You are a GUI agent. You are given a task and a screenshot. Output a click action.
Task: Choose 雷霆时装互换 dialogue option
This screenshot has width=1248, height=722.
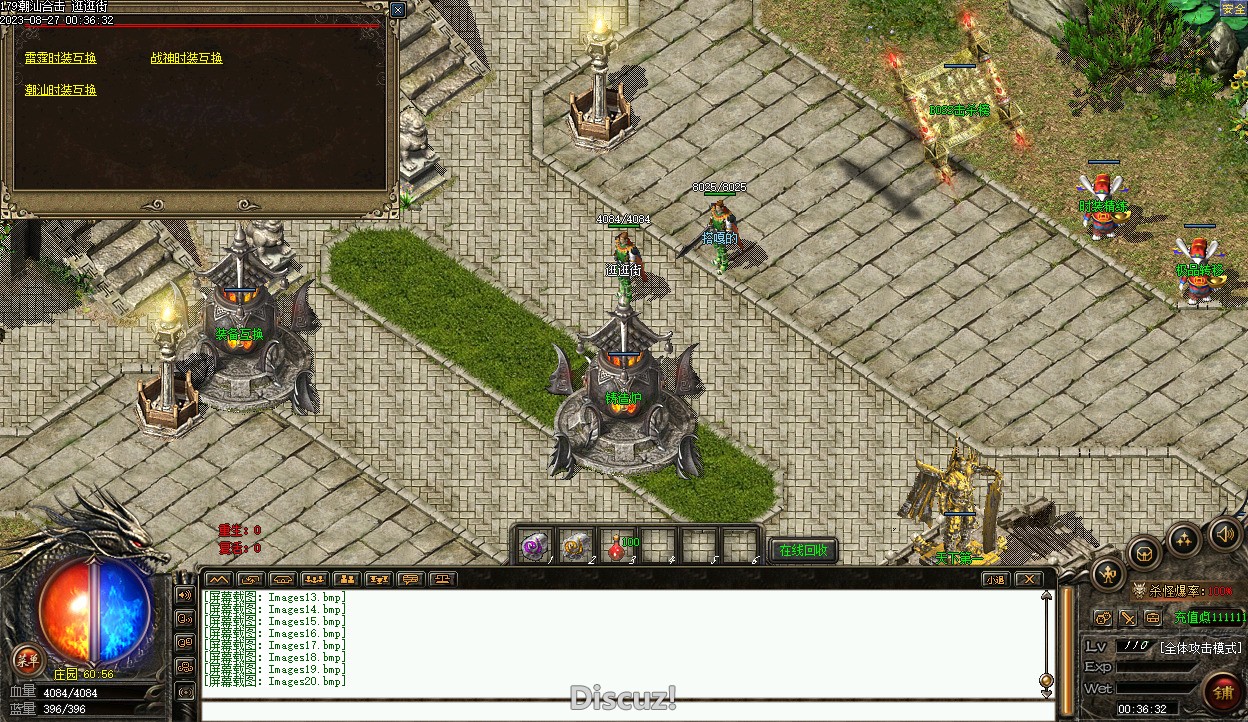point(61,58)
